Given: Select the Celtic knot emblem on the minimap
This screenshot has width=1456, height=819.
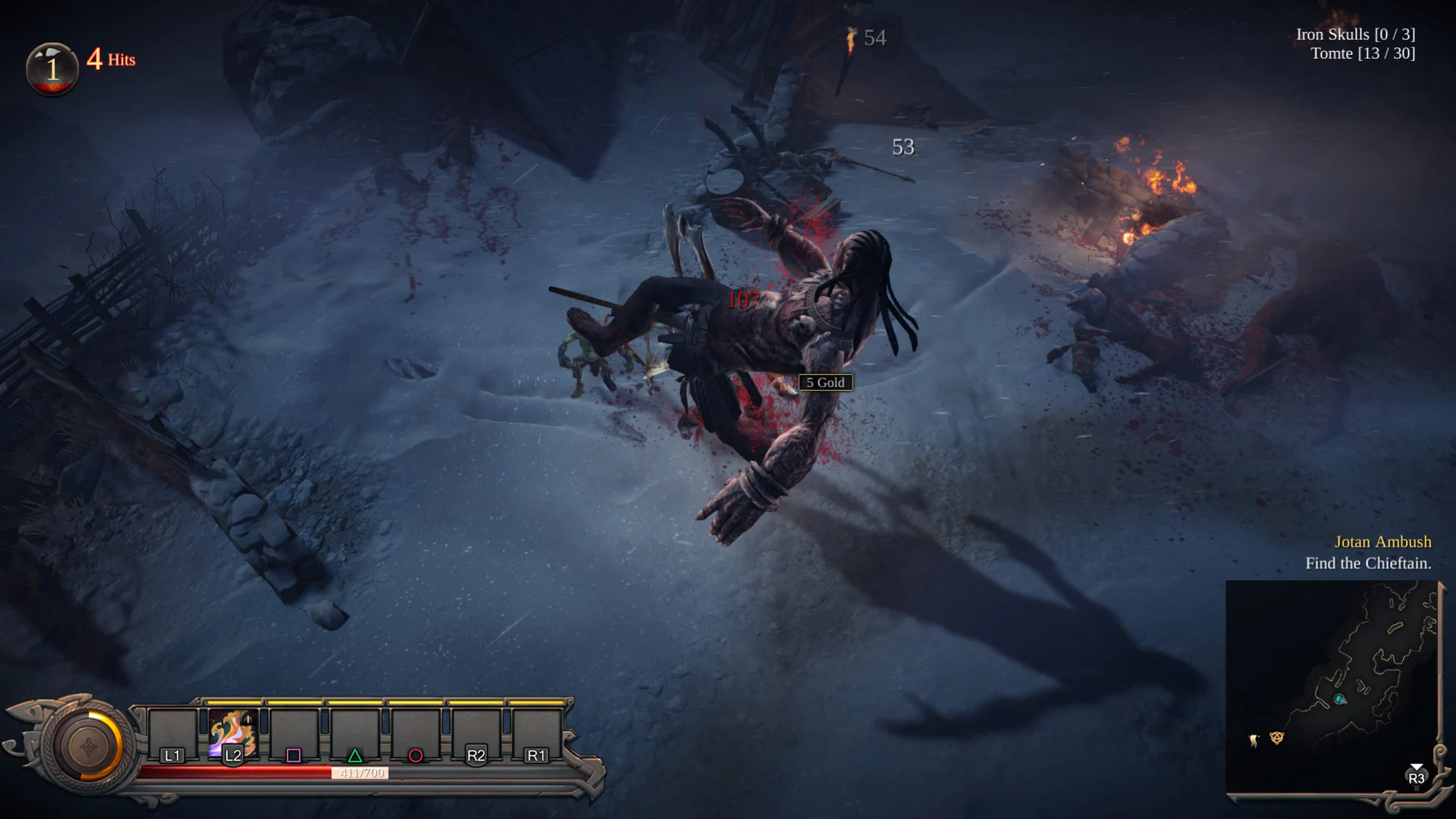Looking at the screenshot, I should pos(1276,739).
